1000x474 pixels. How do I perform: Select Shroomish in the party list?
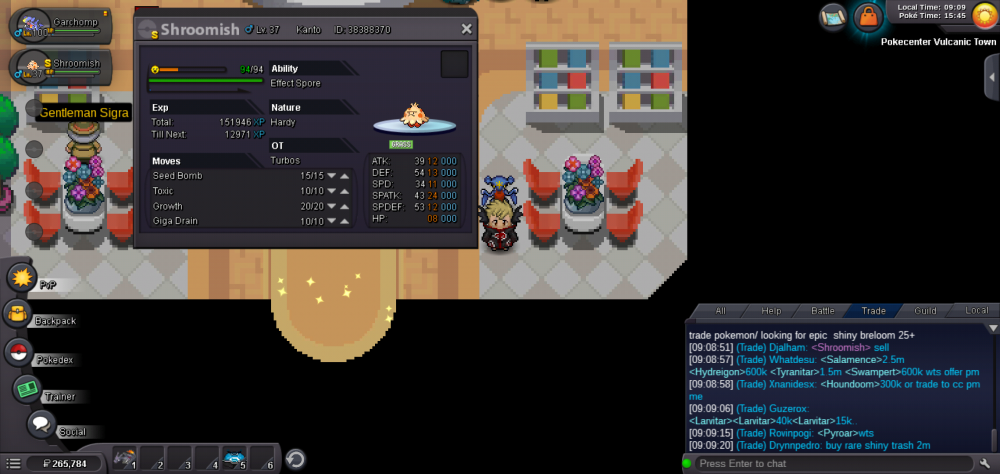(x=60, y=68)
